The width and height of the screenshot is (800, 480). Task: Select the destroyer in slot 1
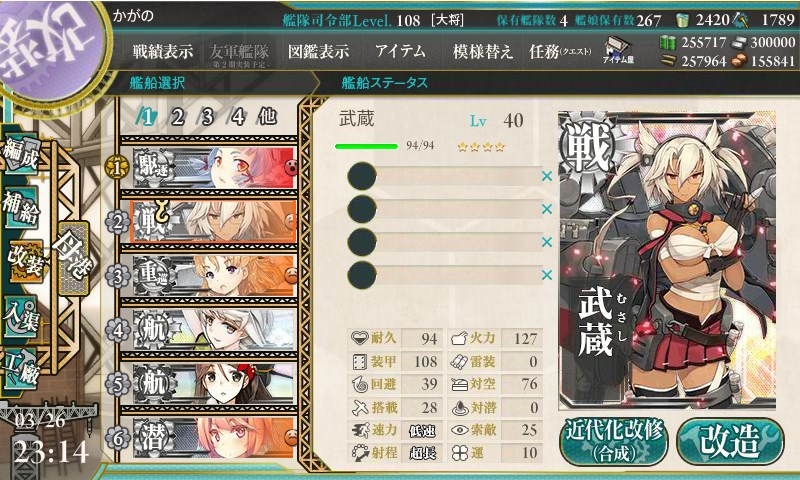click(210, 163)
